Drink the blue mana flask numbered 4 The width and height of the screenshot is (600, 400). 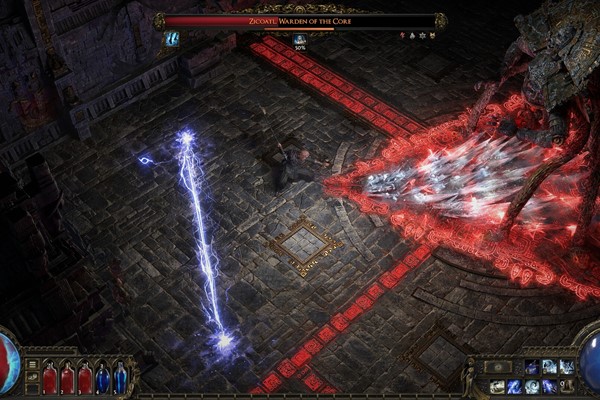point(103,379)
